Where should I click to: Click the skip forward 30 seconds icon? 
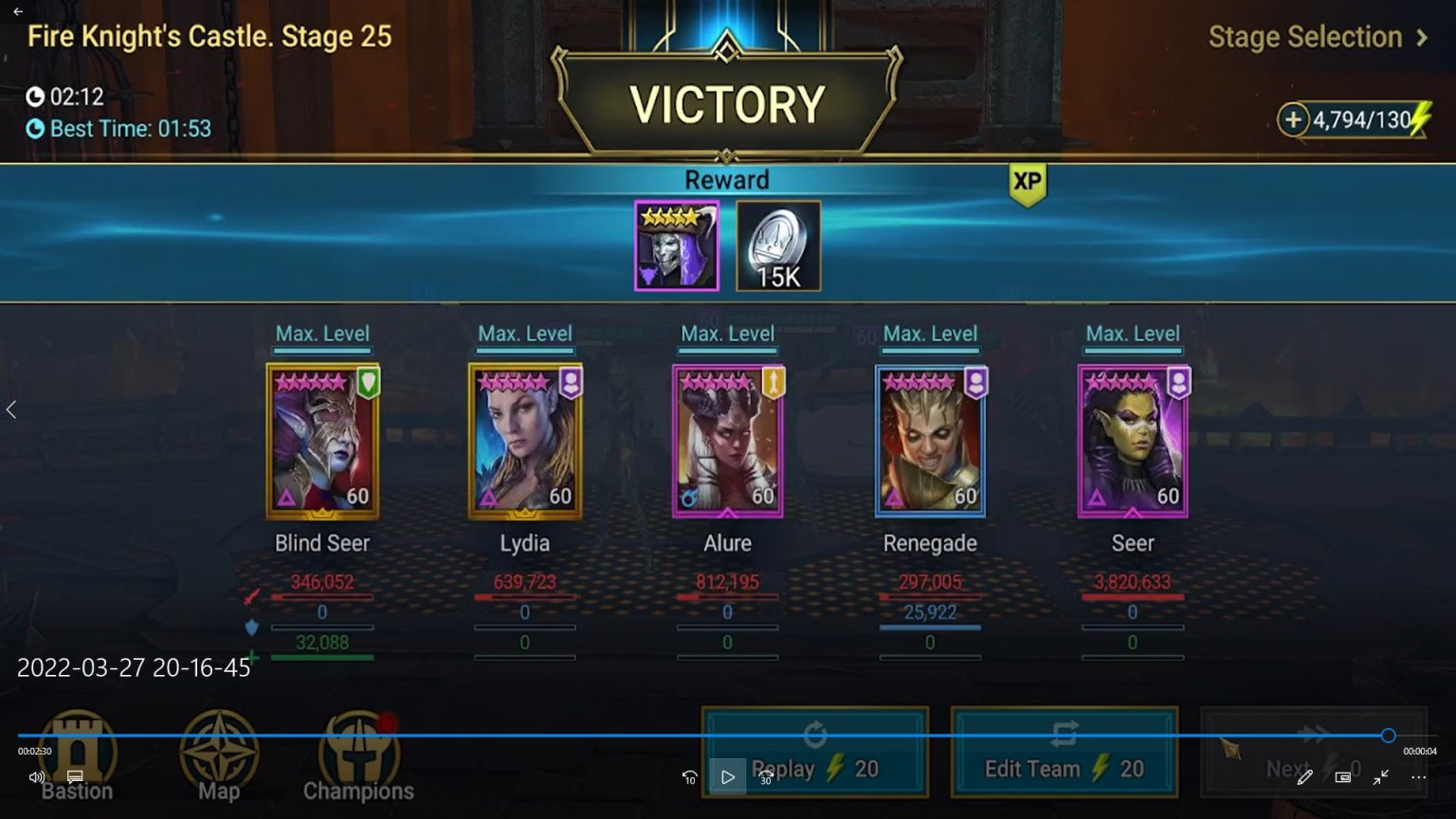coord(766,776)
